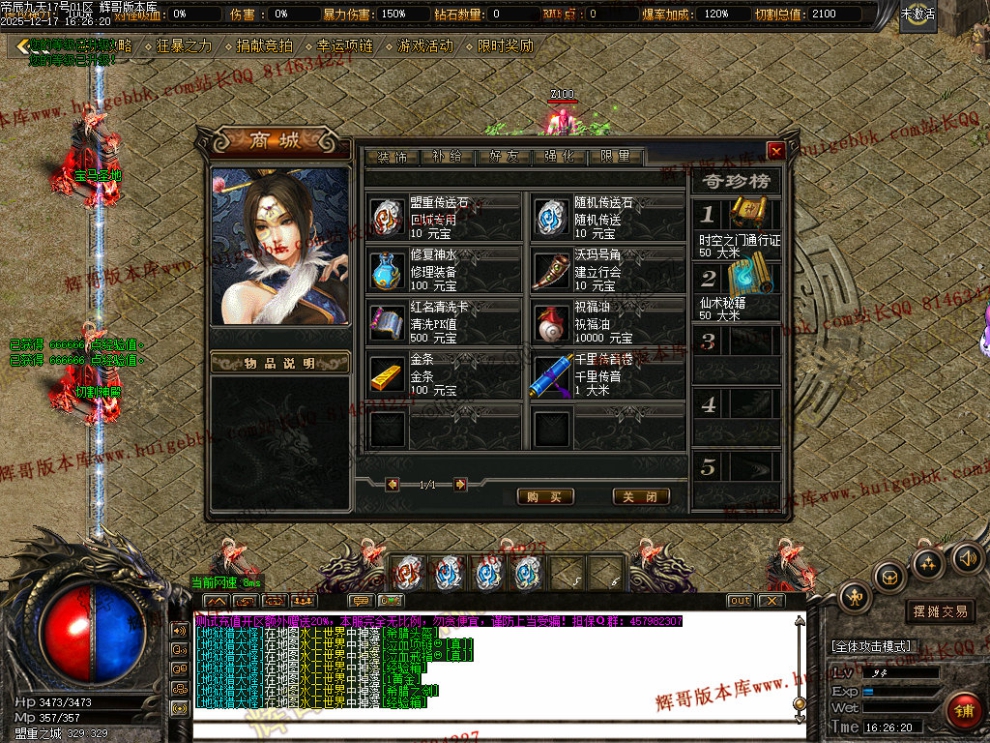Go to the next shop page arrow
This screenshot has height=743, width=990.
(460, 484)
